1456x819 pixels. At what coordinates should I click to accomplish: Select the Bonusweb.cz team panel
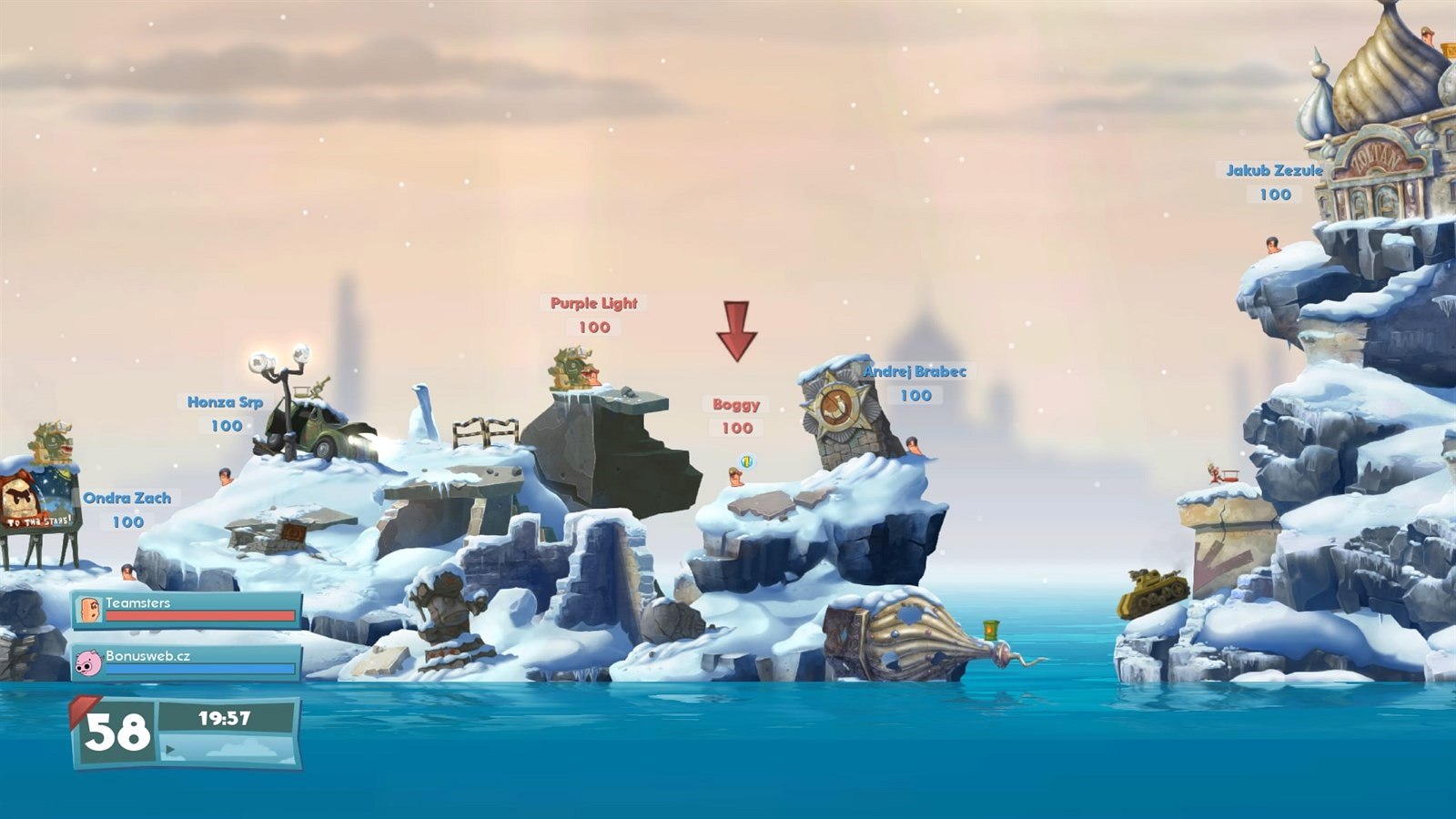(187, 662)
